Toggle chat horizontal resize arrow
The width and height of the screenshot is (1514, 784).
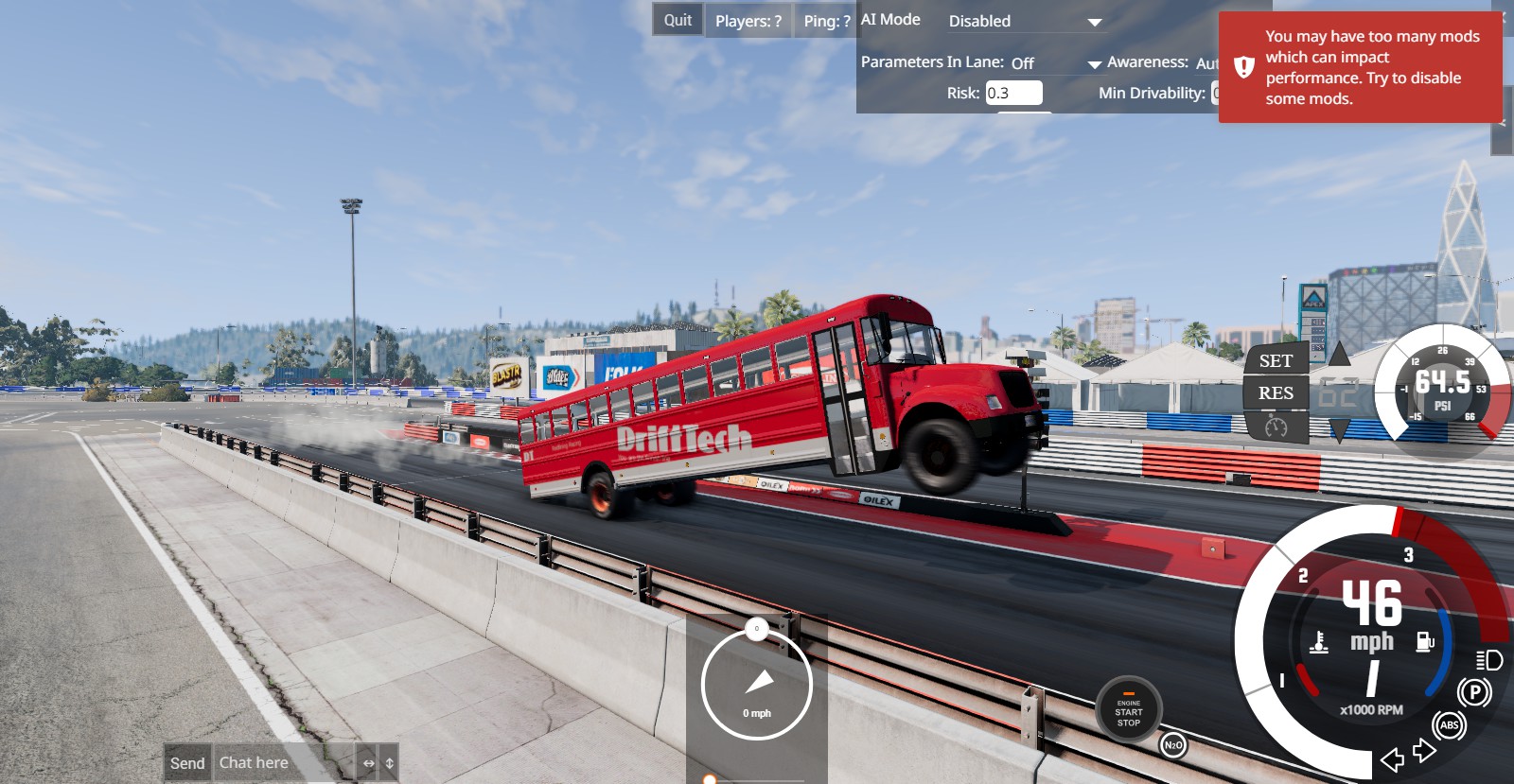pos(368,763)
